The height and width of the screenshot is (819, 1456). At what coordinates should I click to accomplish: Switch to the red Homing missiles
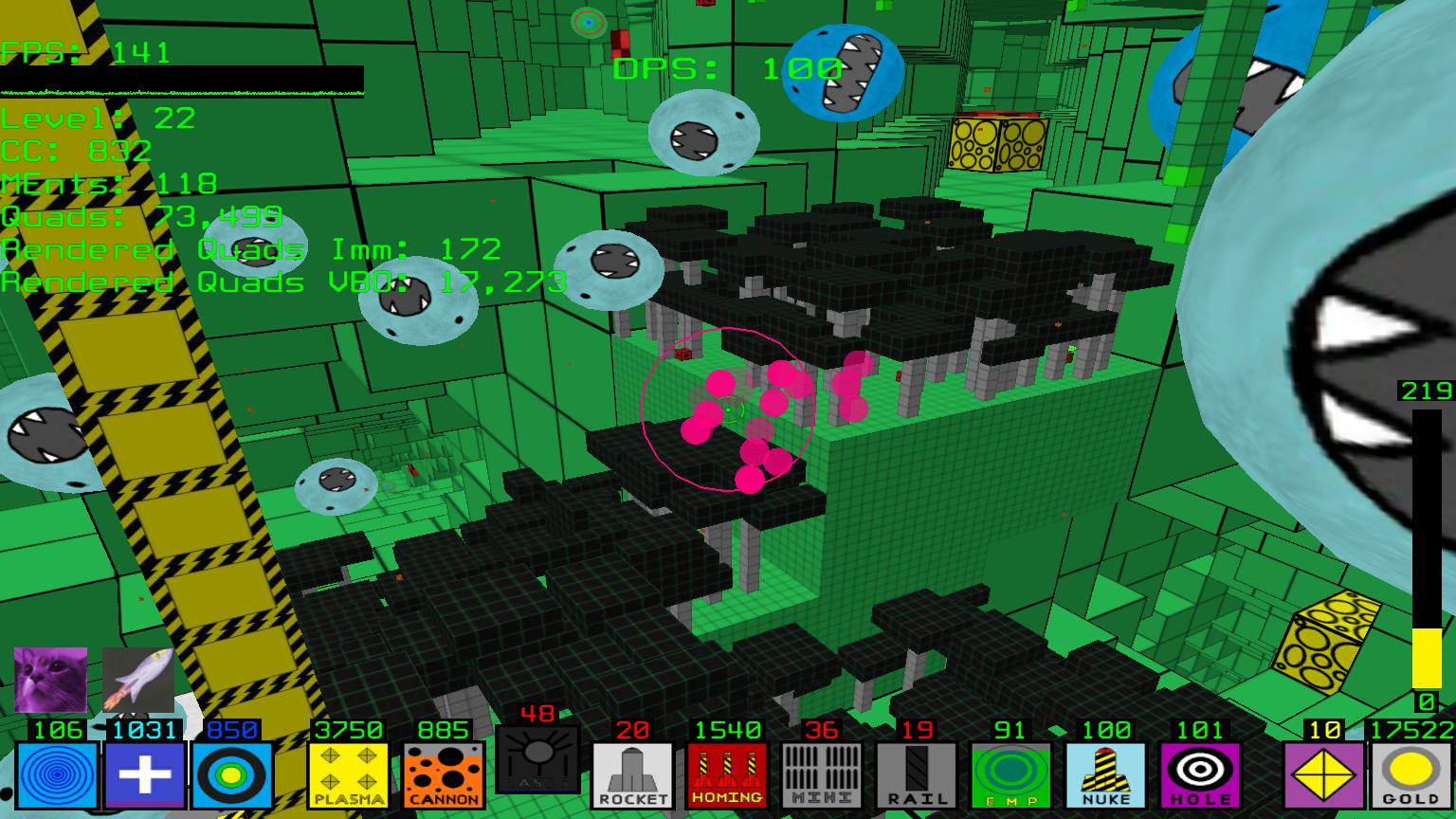pos(727,774)
